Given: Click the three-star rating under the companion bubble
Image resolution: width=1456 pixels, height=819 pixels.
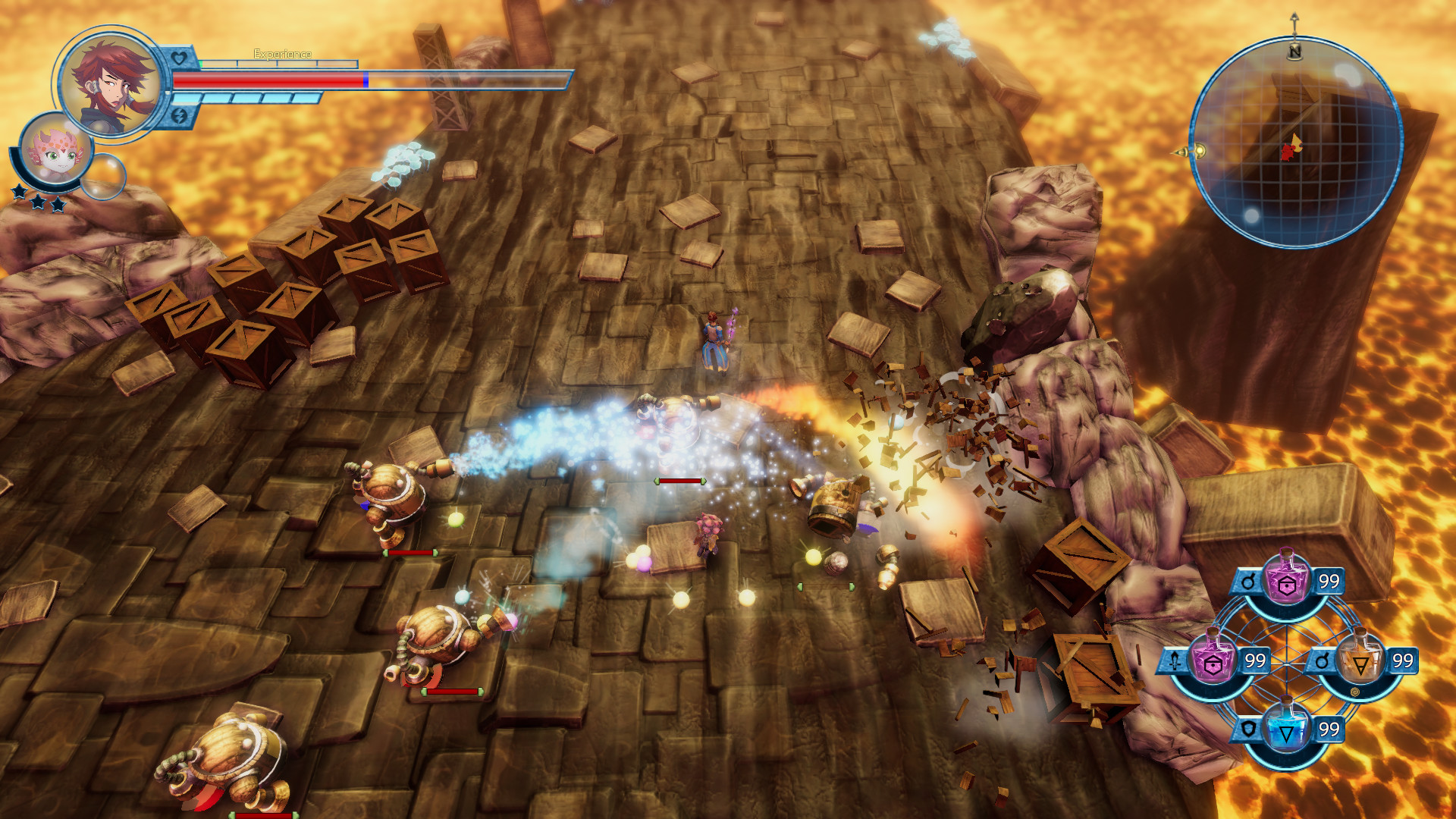Looking at the screenshot, I should [x=39, y=199].
